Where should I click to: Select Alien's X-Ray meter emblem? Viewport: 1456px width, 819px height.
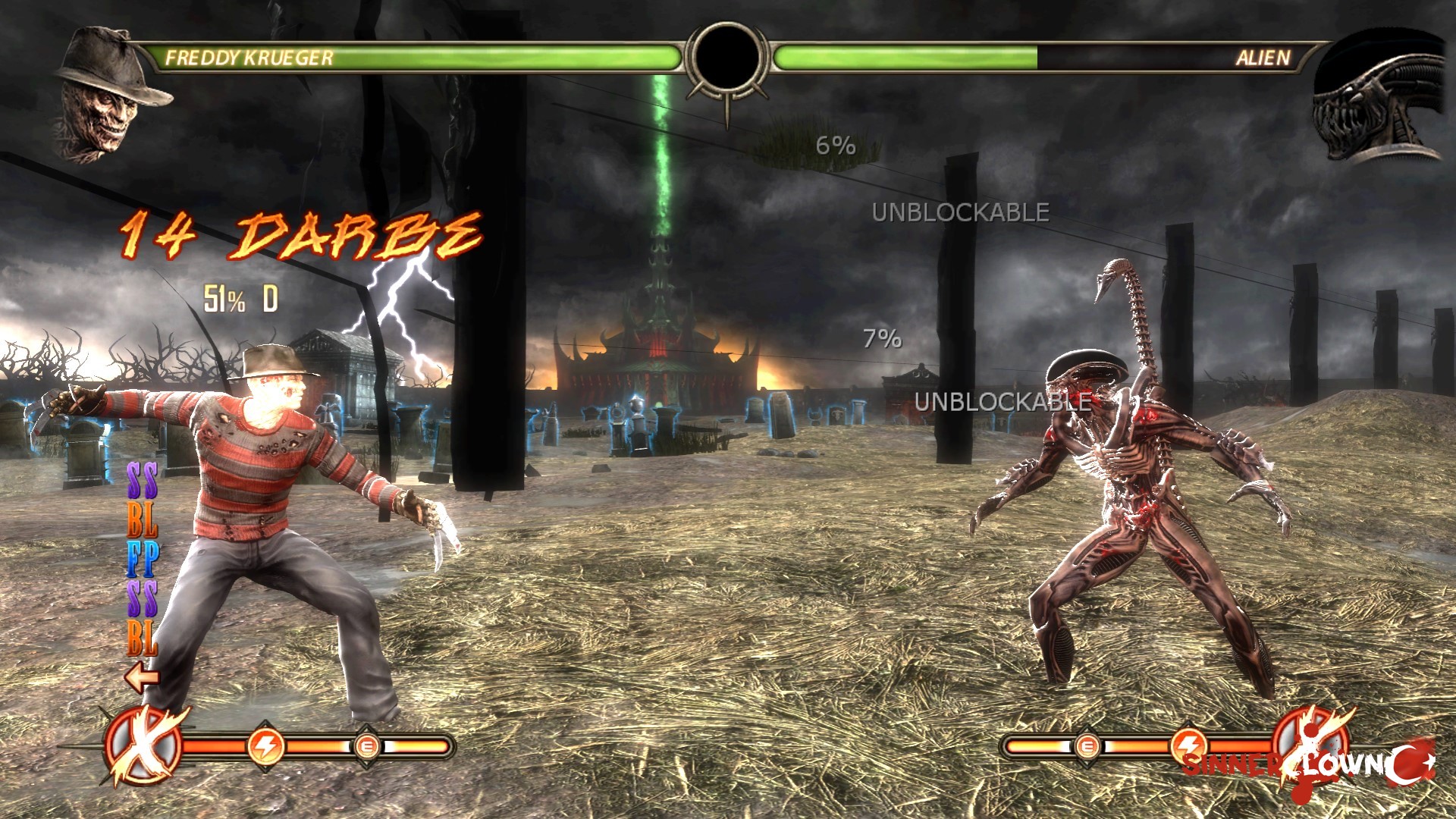coord(1310,745)
